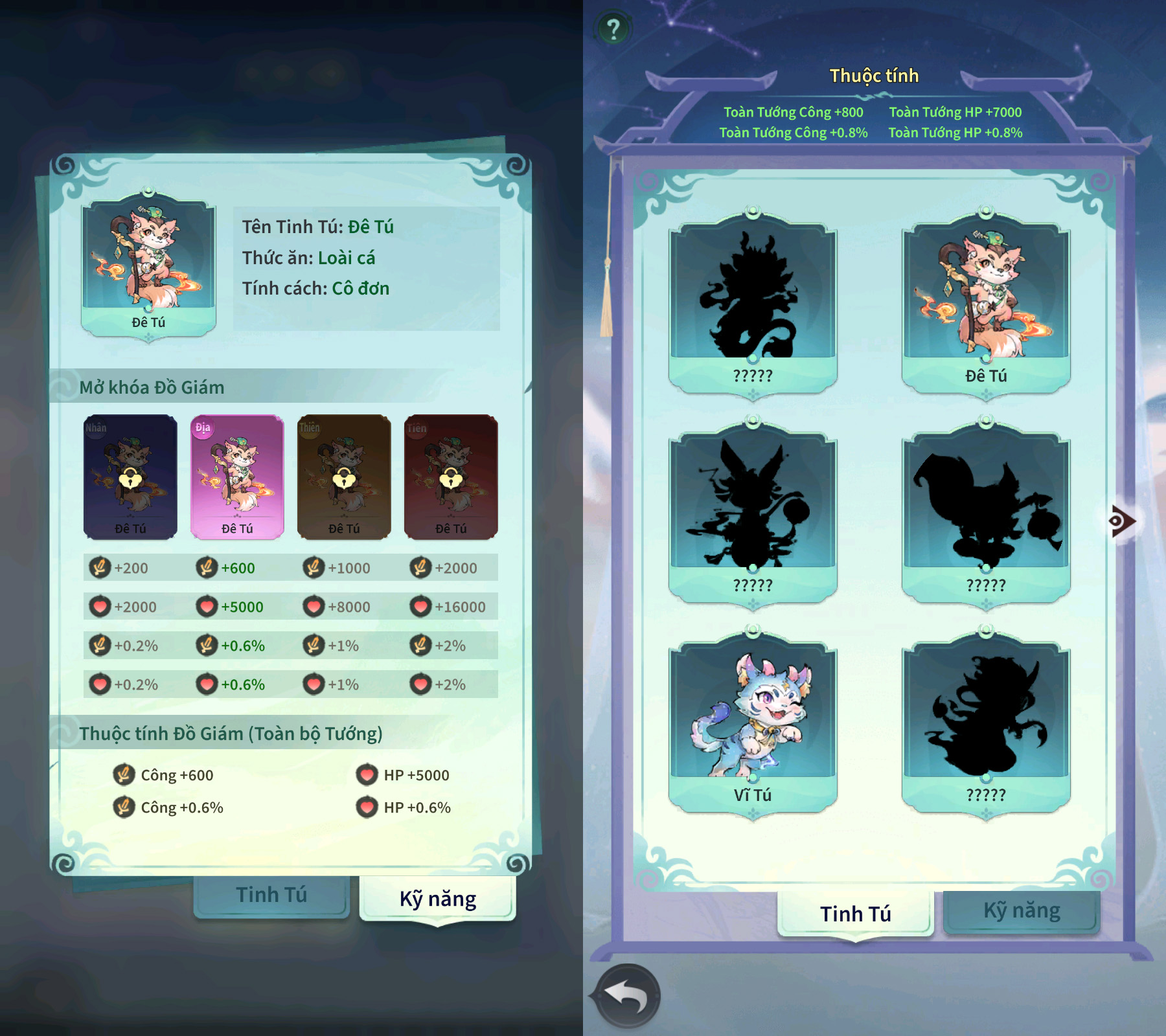
Task: Choose the Thiên tier locked Đê Tú card
Action: 344,477
